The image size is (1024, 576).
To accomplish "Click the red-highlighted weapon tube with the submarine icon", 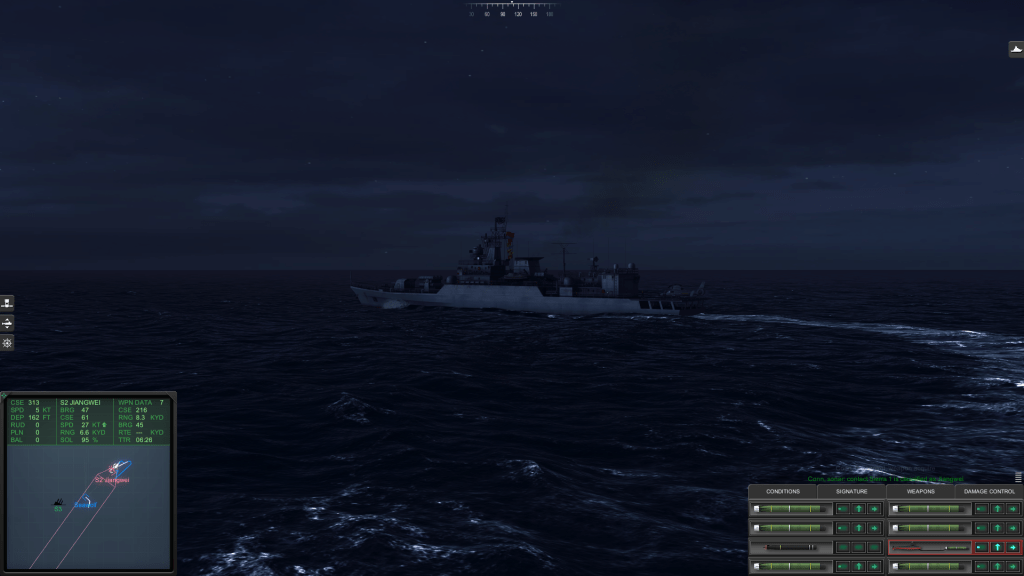I will pos(929,547).
